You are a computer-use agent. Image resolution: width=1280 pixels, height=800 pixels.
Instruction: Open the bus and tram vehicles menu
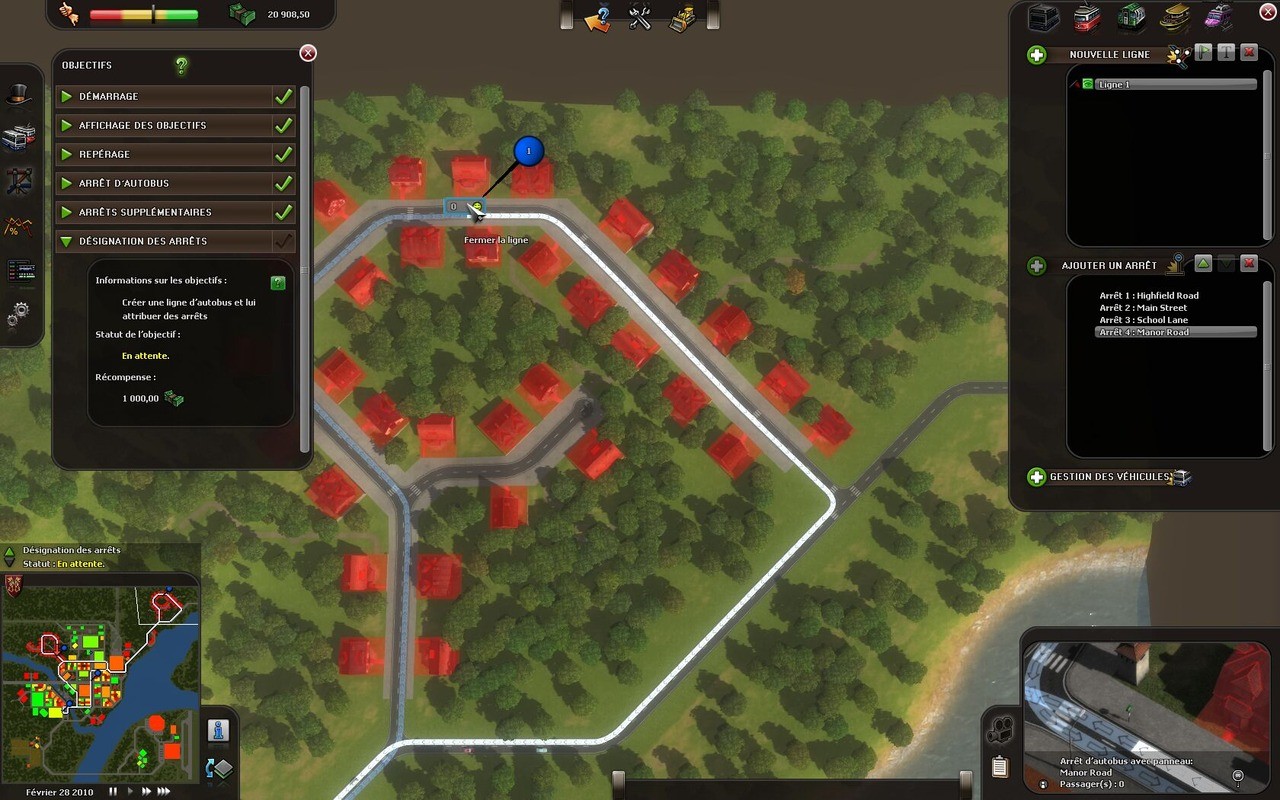[x=19, y=137]
